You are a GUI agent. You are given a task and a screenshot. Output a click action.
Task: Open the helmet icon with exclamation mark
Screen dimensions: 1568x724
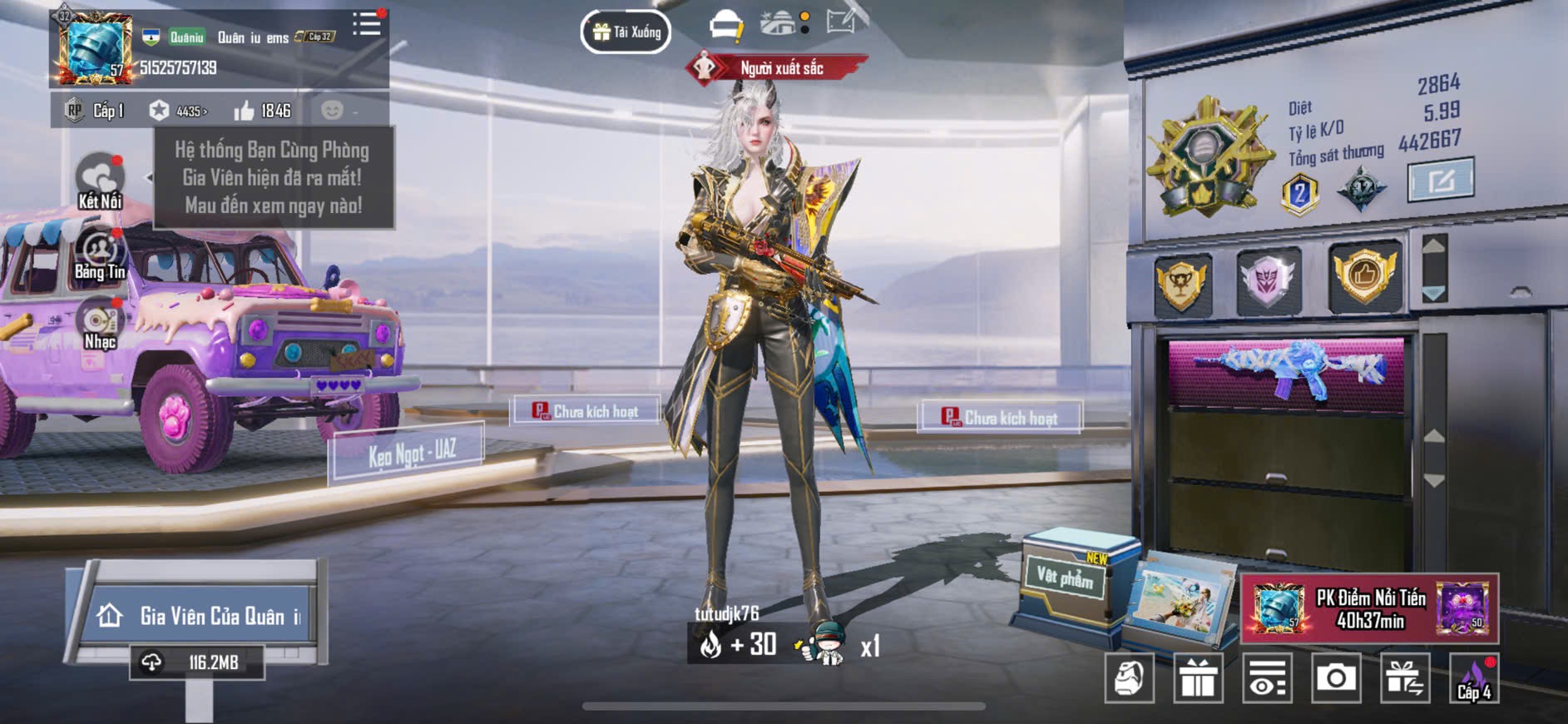[725, 26]
